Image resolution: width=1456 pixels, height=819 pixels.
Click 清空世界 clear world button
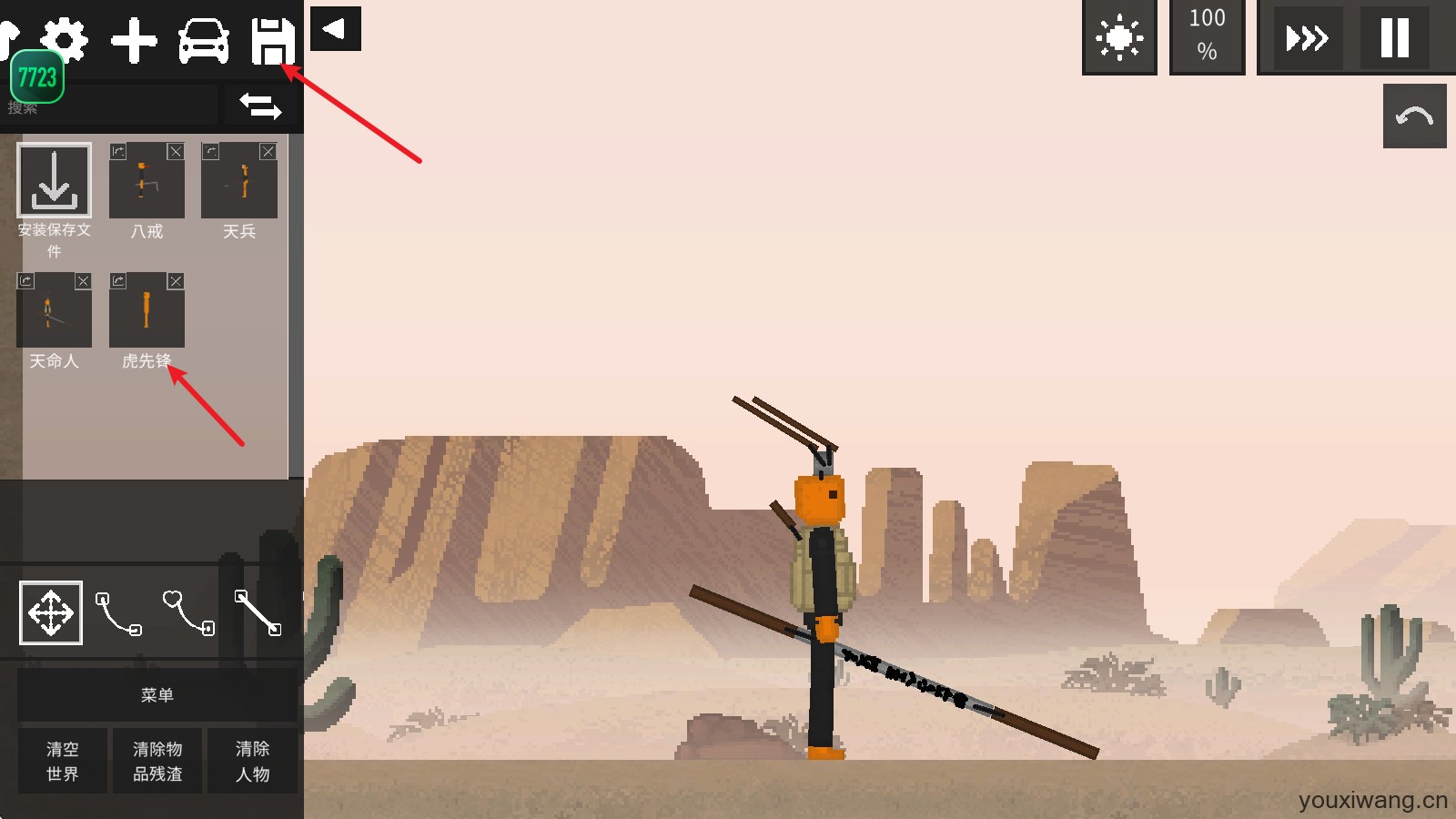(63, 761)
